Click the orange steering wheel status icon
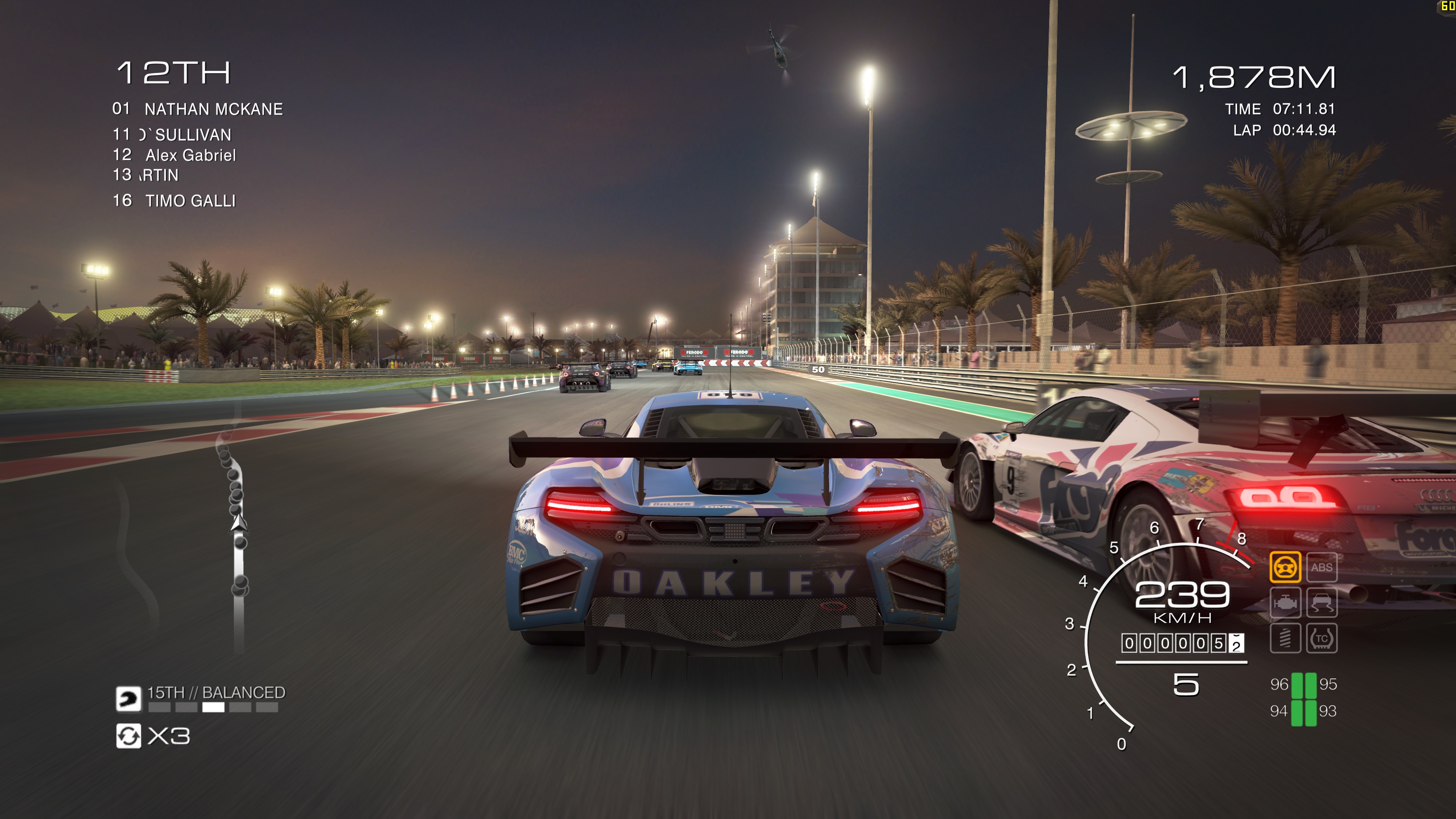This screenshot has width=1456, height=819. pyautogui.click(x=1285, y=567)
